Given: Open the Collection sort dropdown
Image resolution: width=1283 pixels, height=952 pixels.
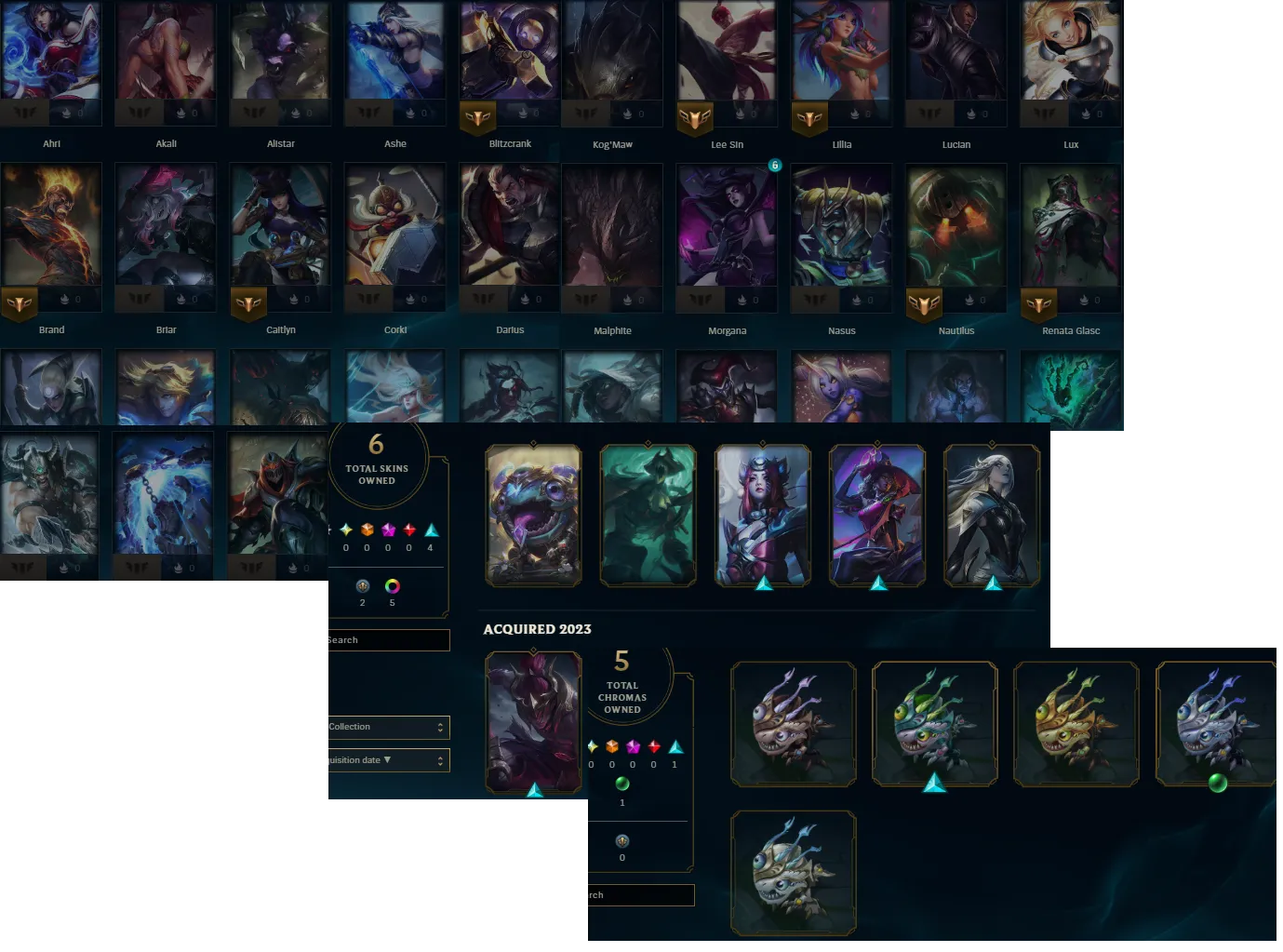Looking at the screenshot, I should pos(387,727).
